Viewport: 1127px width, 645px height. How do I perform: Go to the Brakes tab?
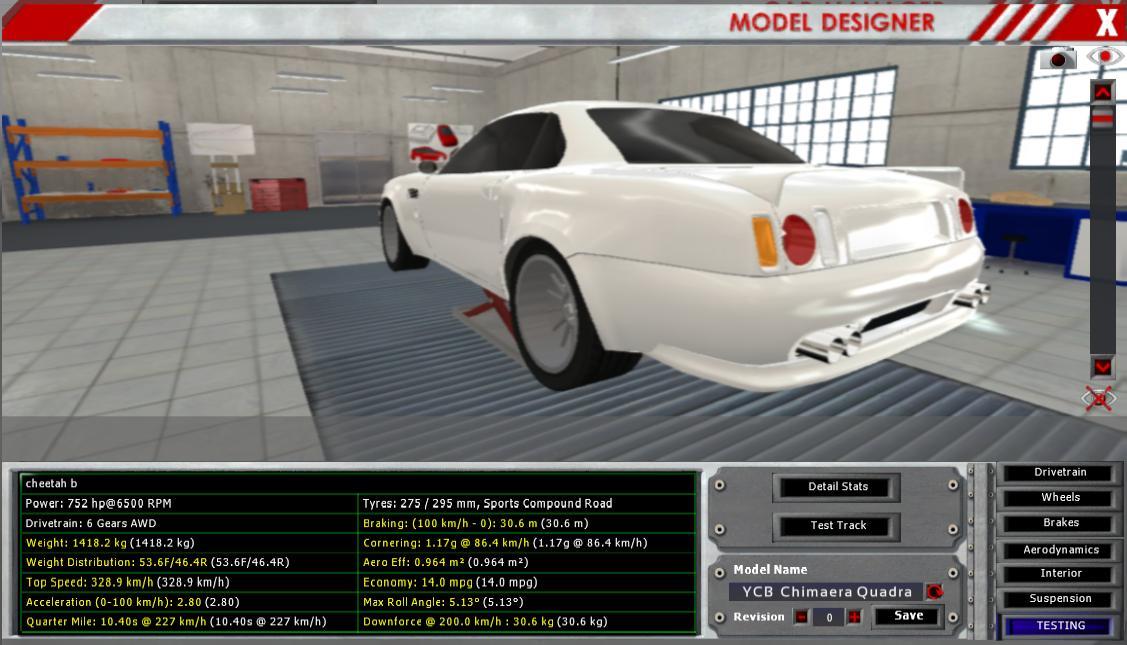(x=1060, y=523)
